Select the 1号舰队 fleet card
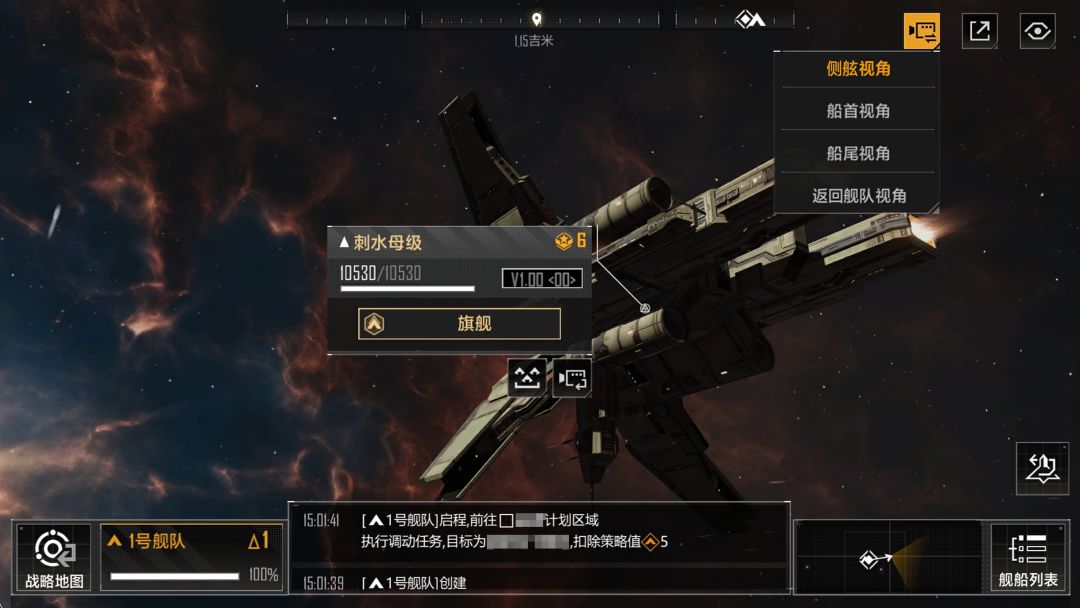 click(190, 556)
